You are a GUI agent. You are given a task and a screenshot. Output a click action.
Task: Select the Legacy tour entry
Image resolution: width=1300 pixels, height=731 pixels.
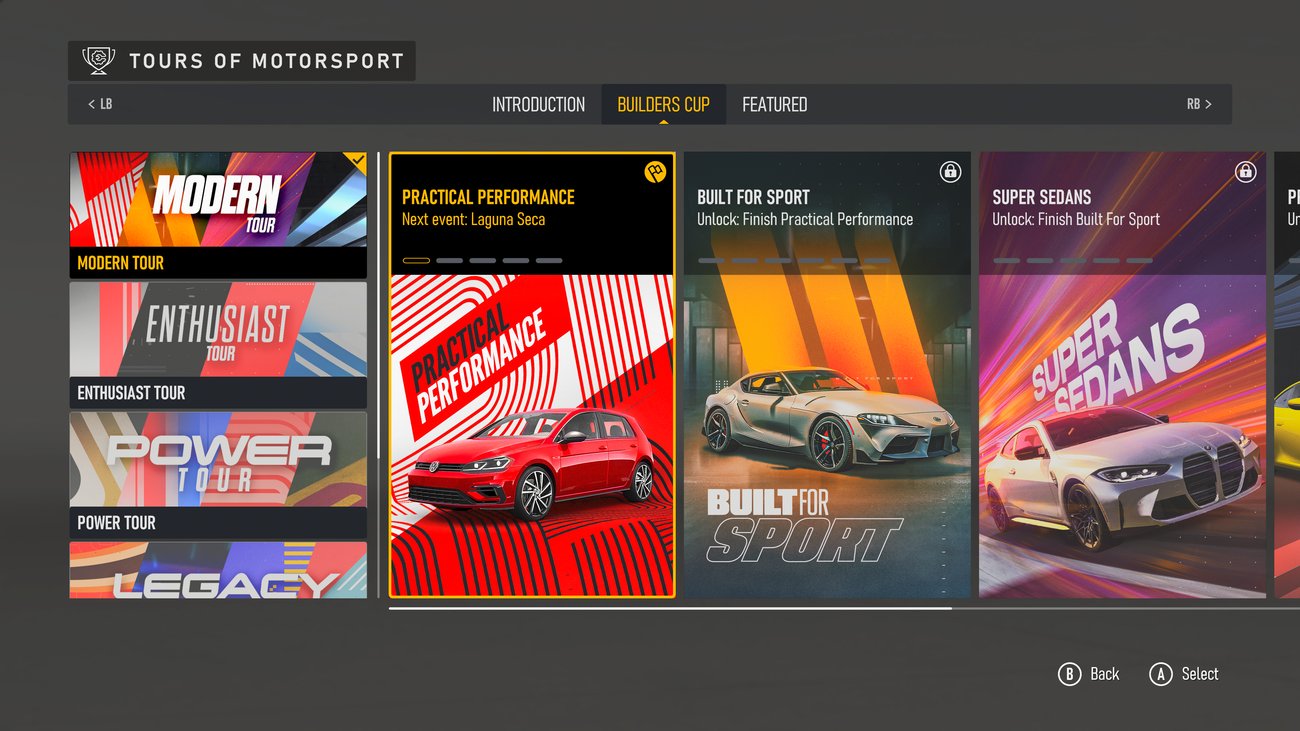(218, 570)
